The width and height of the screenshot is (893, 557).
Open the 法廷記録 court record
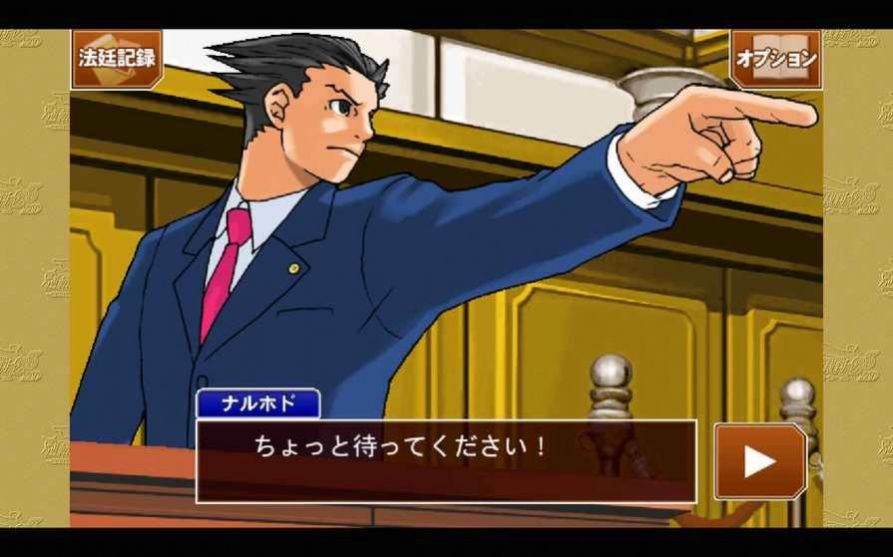pos(117,58)
